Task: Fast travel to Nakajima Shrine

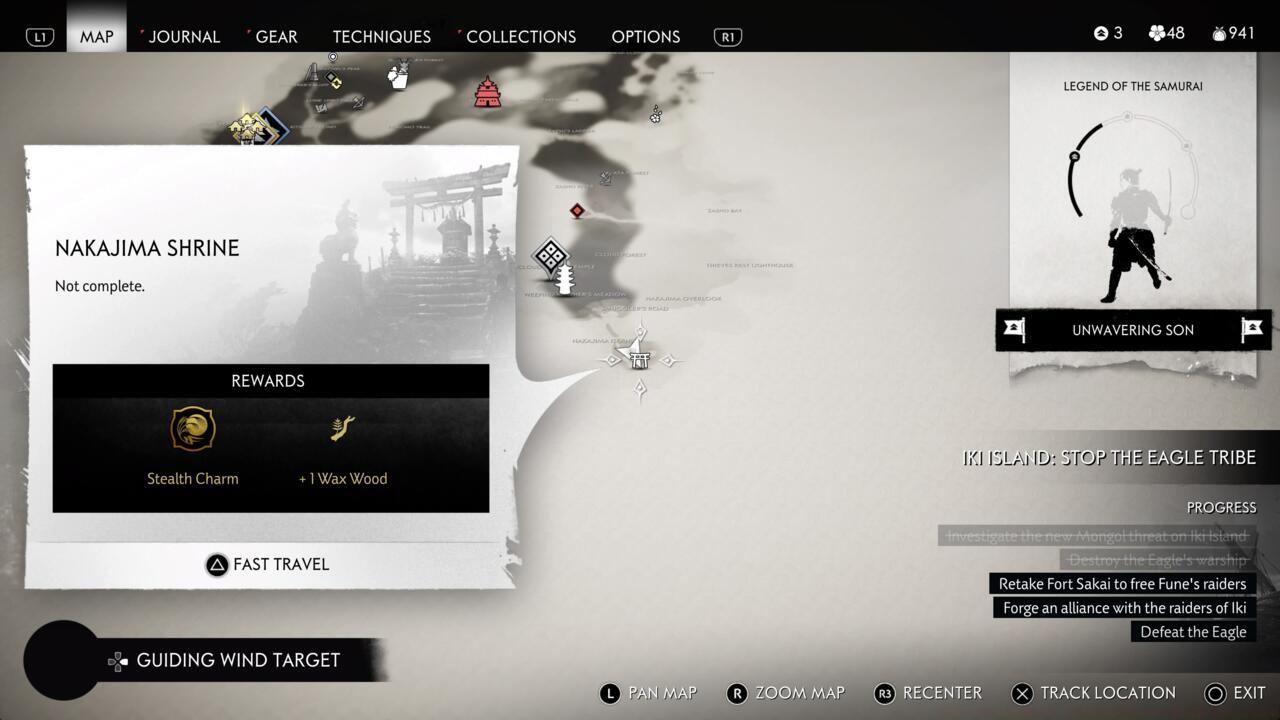Action: point(269,565)
